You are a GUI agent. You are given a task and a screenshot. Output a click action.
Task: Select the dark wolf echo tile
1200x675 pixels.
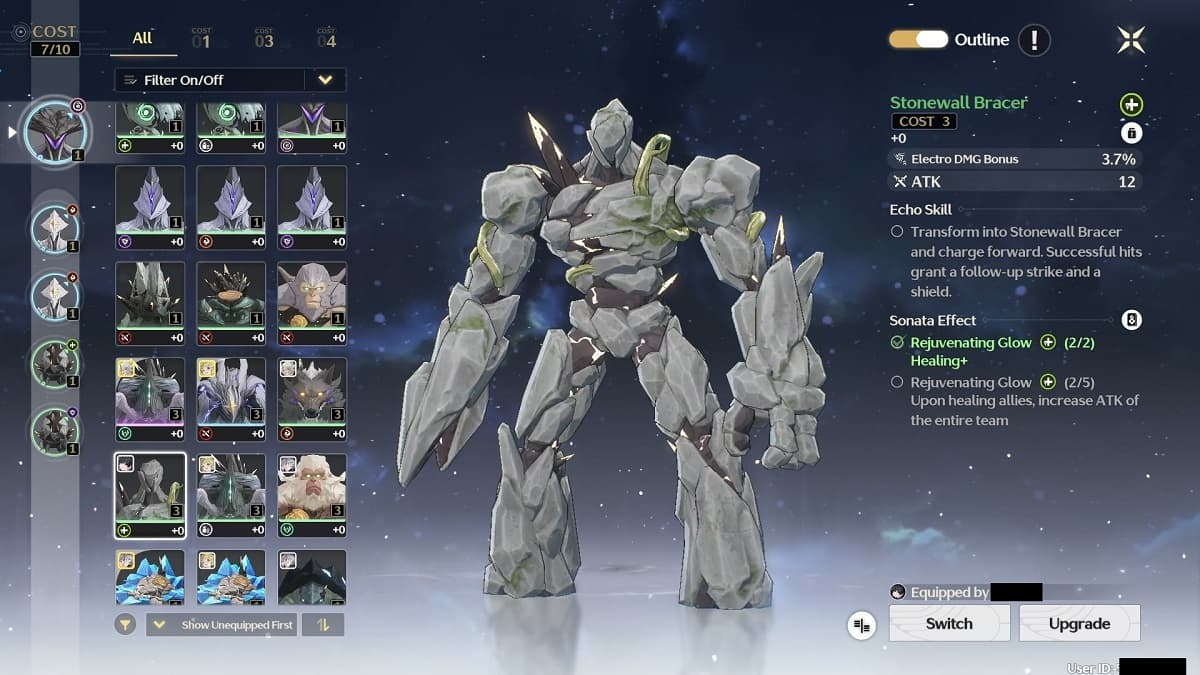[x=312, y=398]
